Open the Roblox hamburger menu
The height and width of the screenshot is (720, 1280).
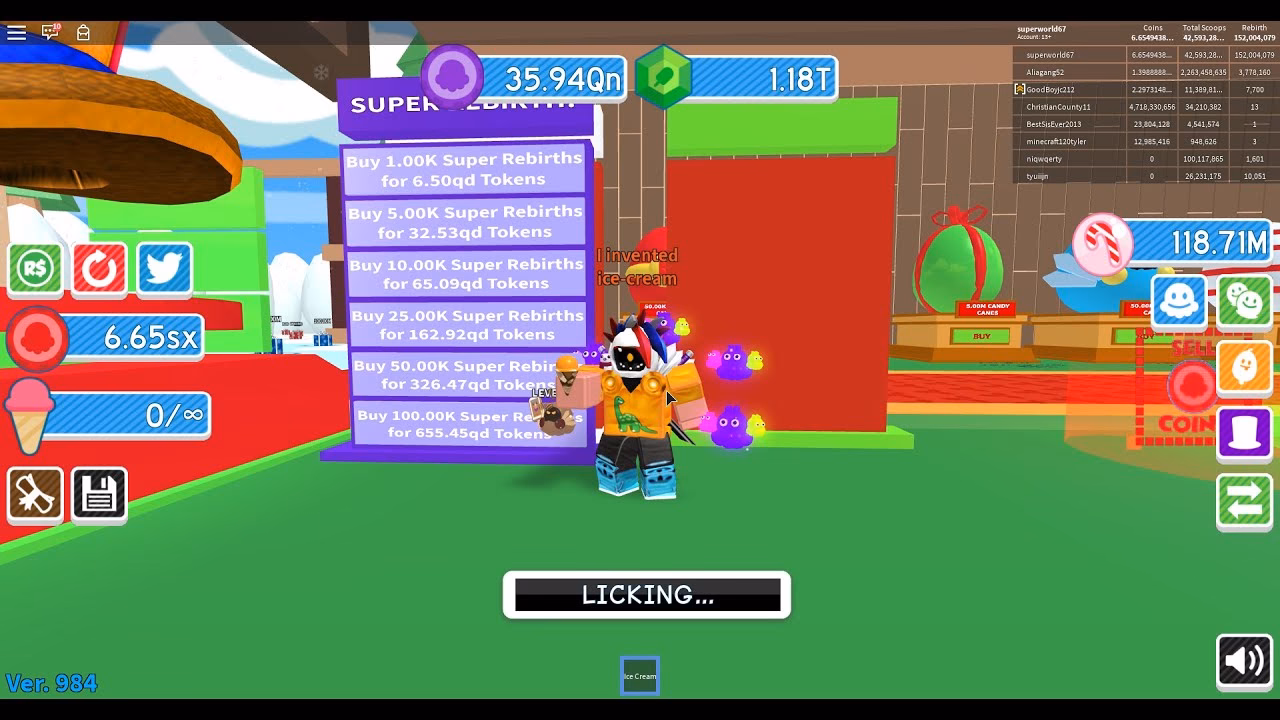click(x=16, y=32)
